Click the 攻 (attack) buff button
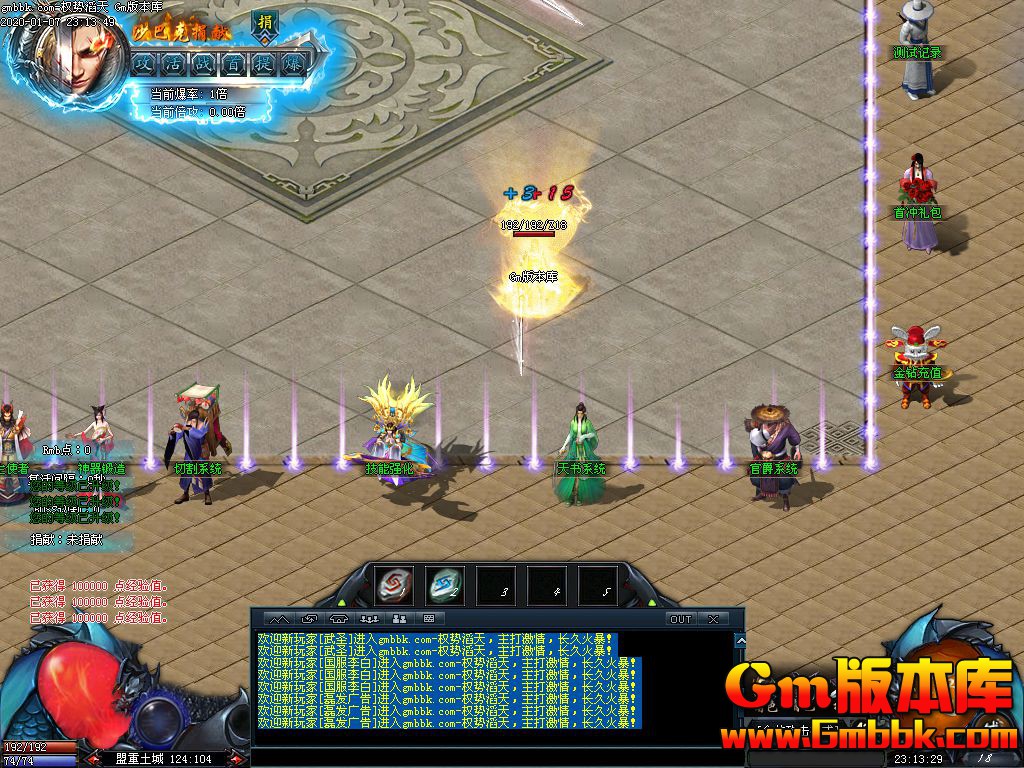Viewport: 1024px width, 768px height. pyautogui.click(x=145, y=63)
